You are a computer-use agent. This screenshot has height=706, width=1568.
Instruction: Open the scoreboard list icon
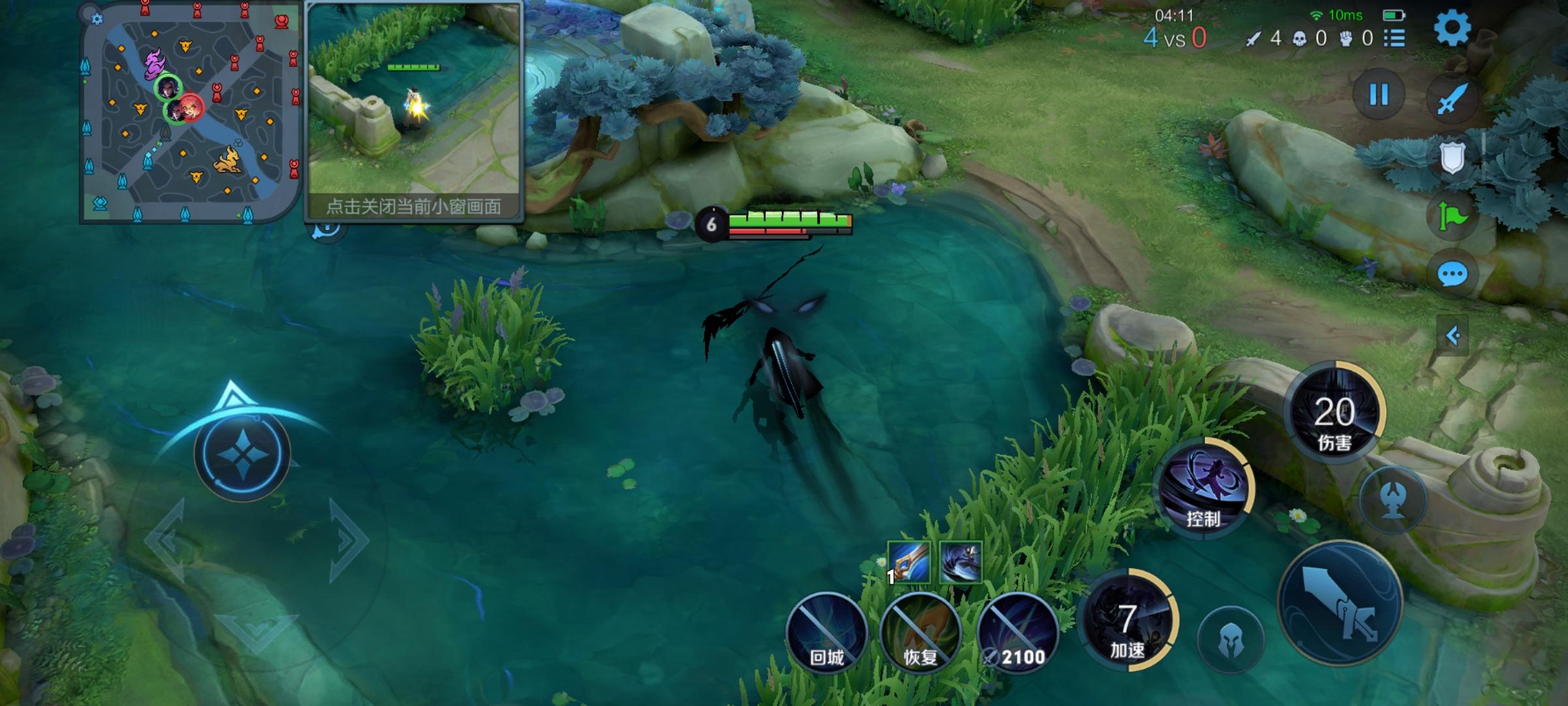pyautogui.click(x=1394, y=38)
